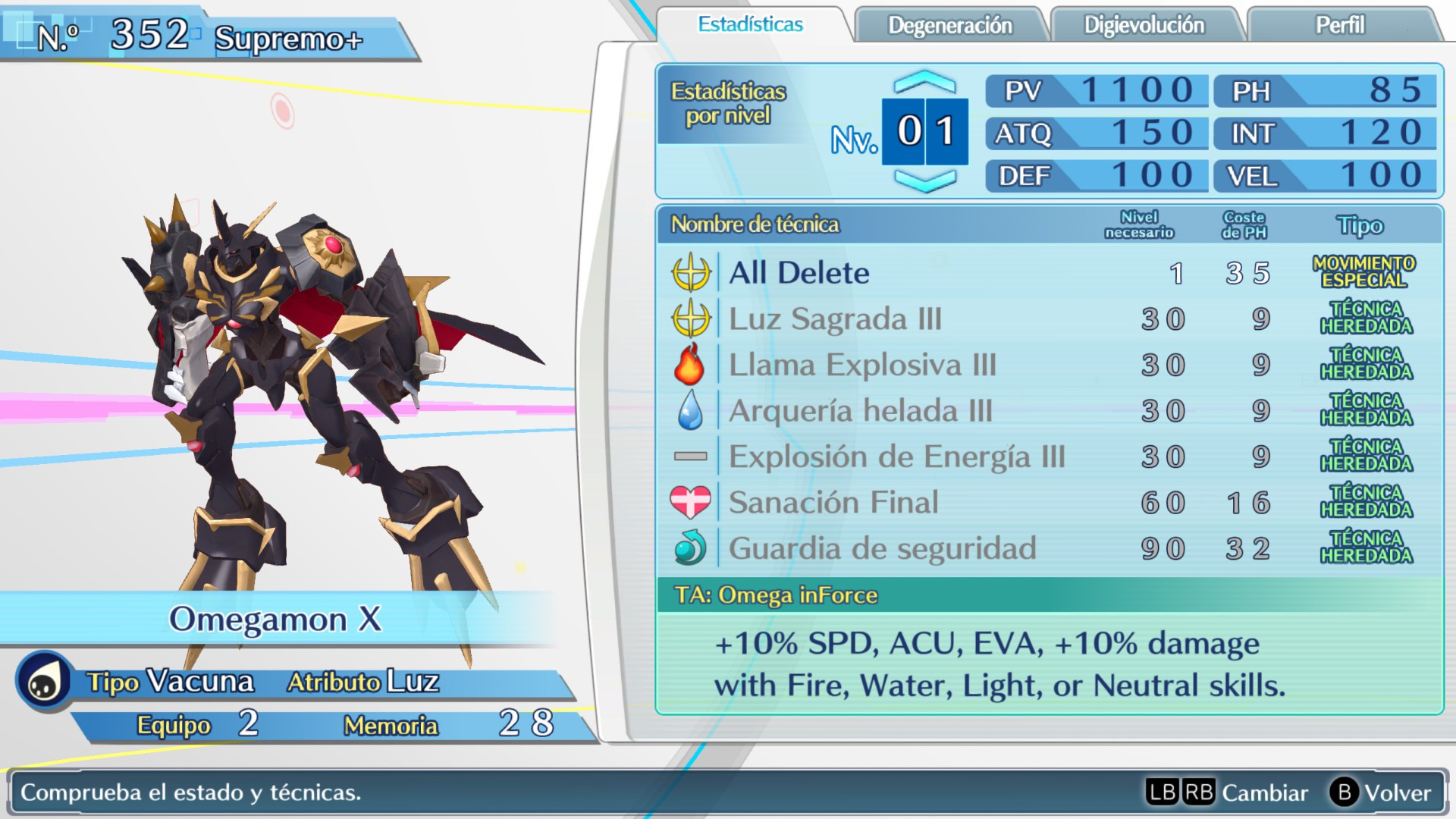Viewport: 1456px width, 819px height.
Task: Toggle the All Delete special move entry
Action: (x=796, y=273)
